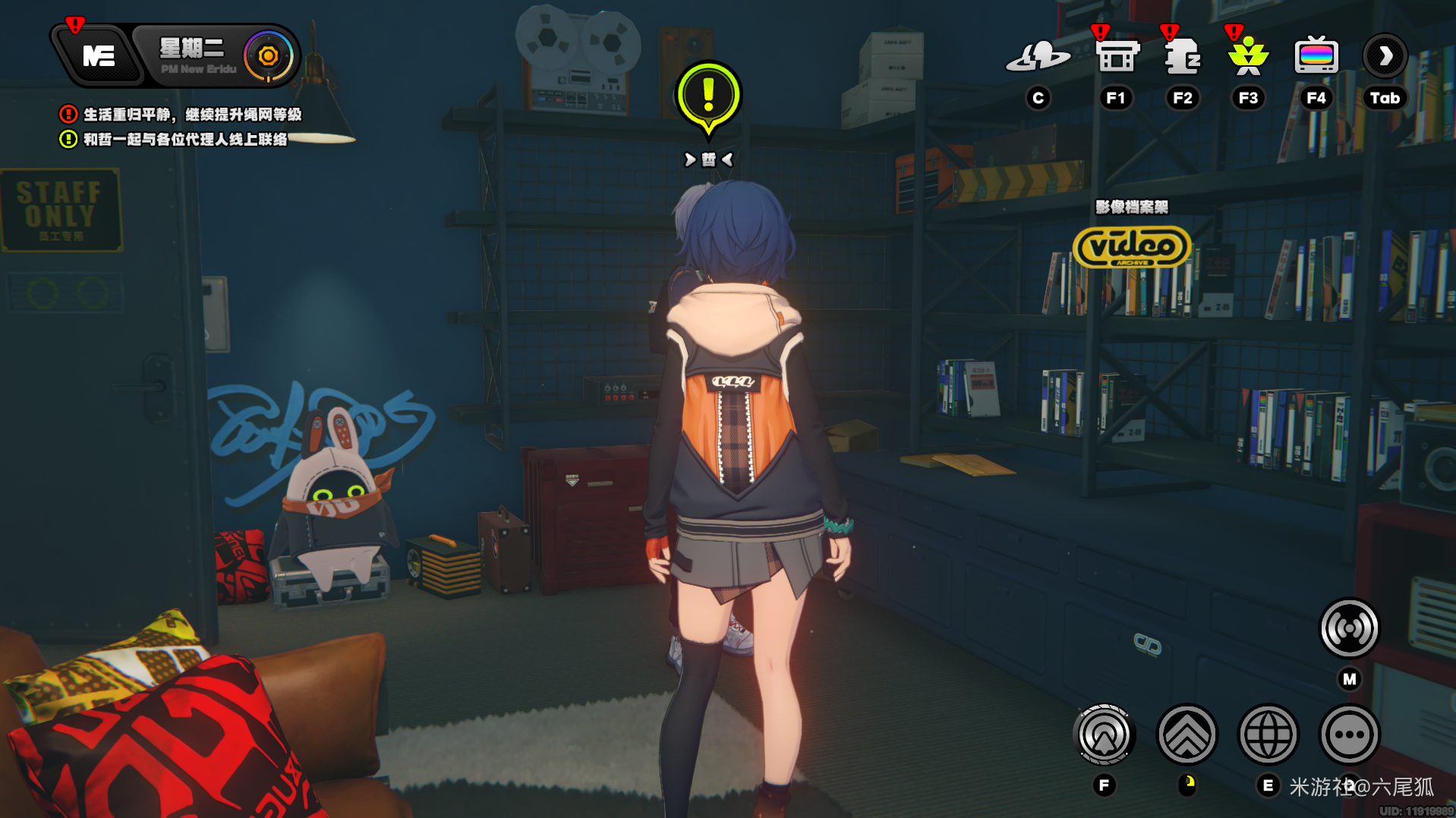Tap the double-chevron sprint button
The height and width of the screenshot is (818, 1456).
[1187, 735]
